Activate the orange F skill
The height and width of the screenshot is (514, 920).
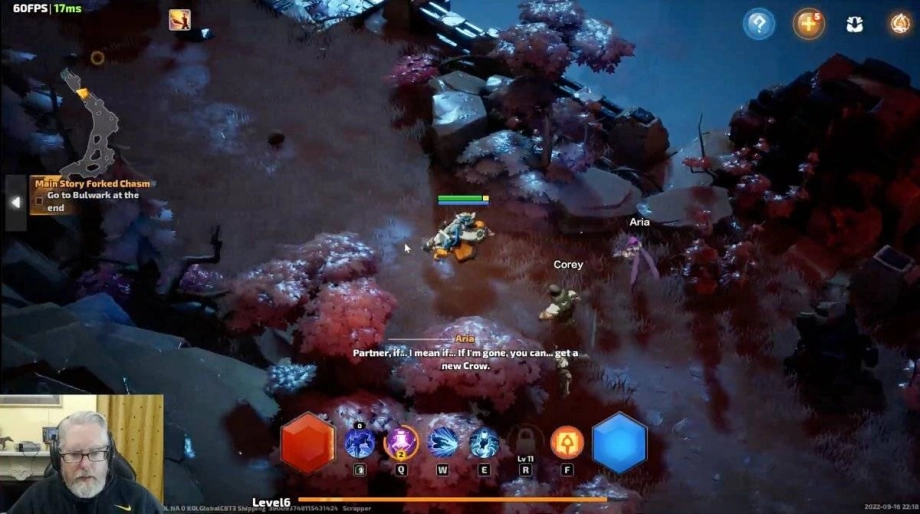click(567, 442)
